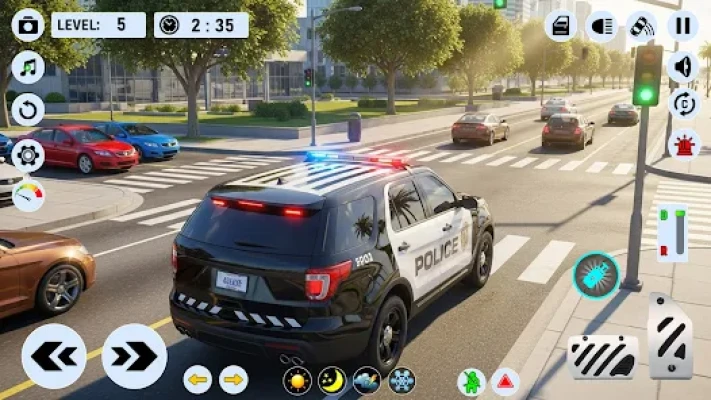Steer left with double-arrow button
Viewport: 711px width, 400px height.
(x=53, y=356)
